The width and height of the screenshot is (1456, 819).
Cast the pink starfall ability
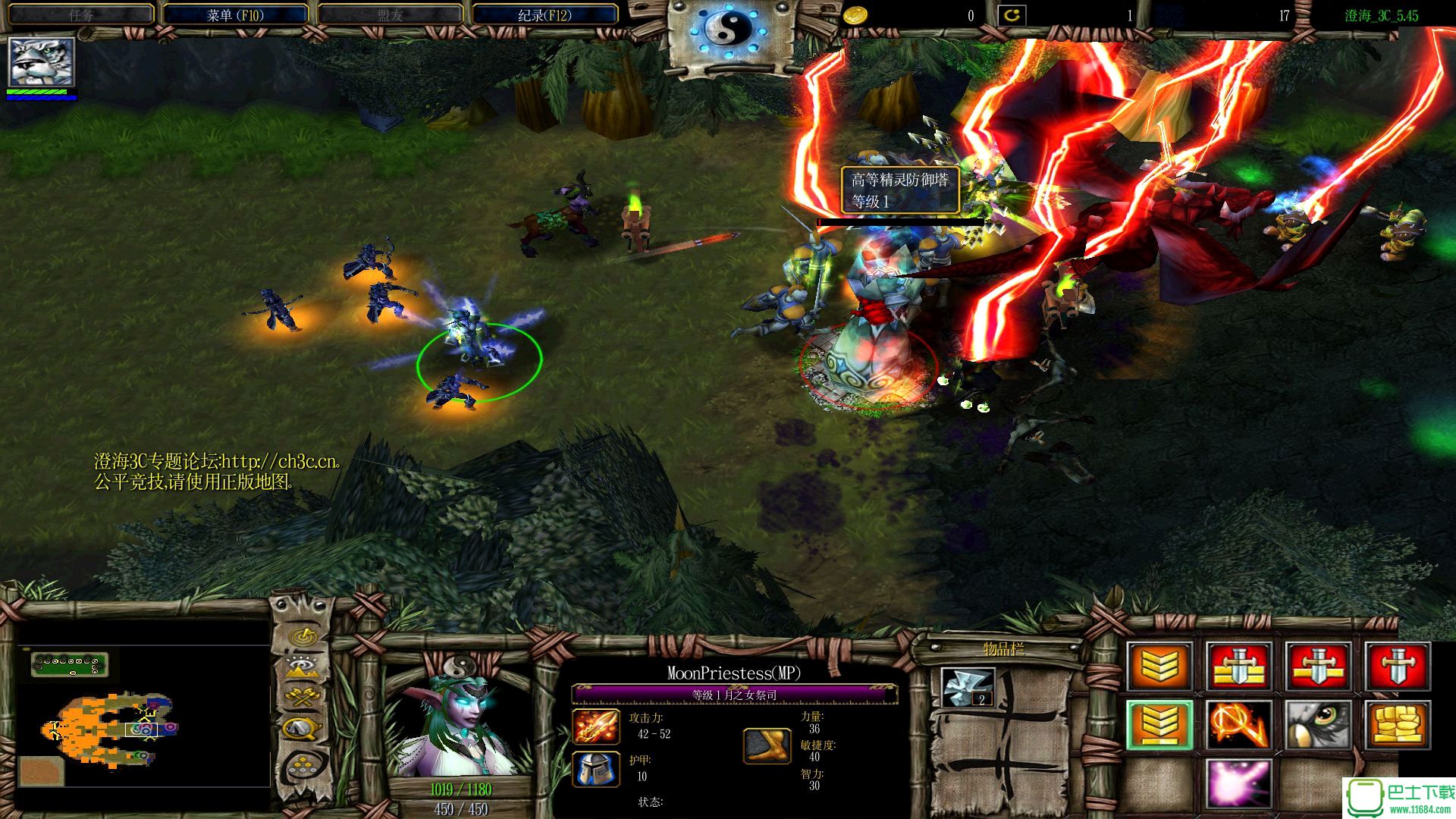tap(1239, 783)
